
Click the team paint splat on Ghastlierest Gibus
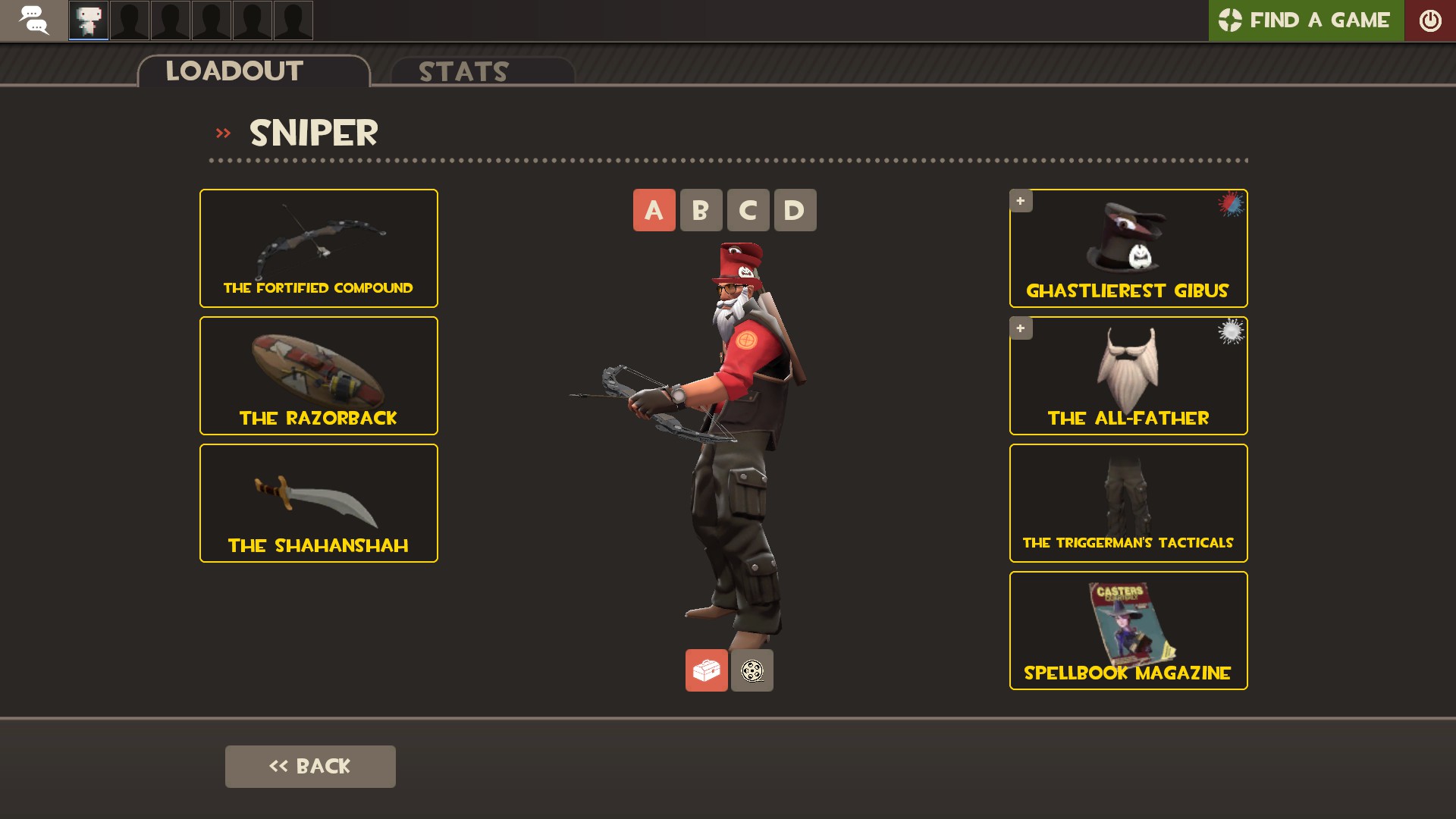tap(1228, 202)
